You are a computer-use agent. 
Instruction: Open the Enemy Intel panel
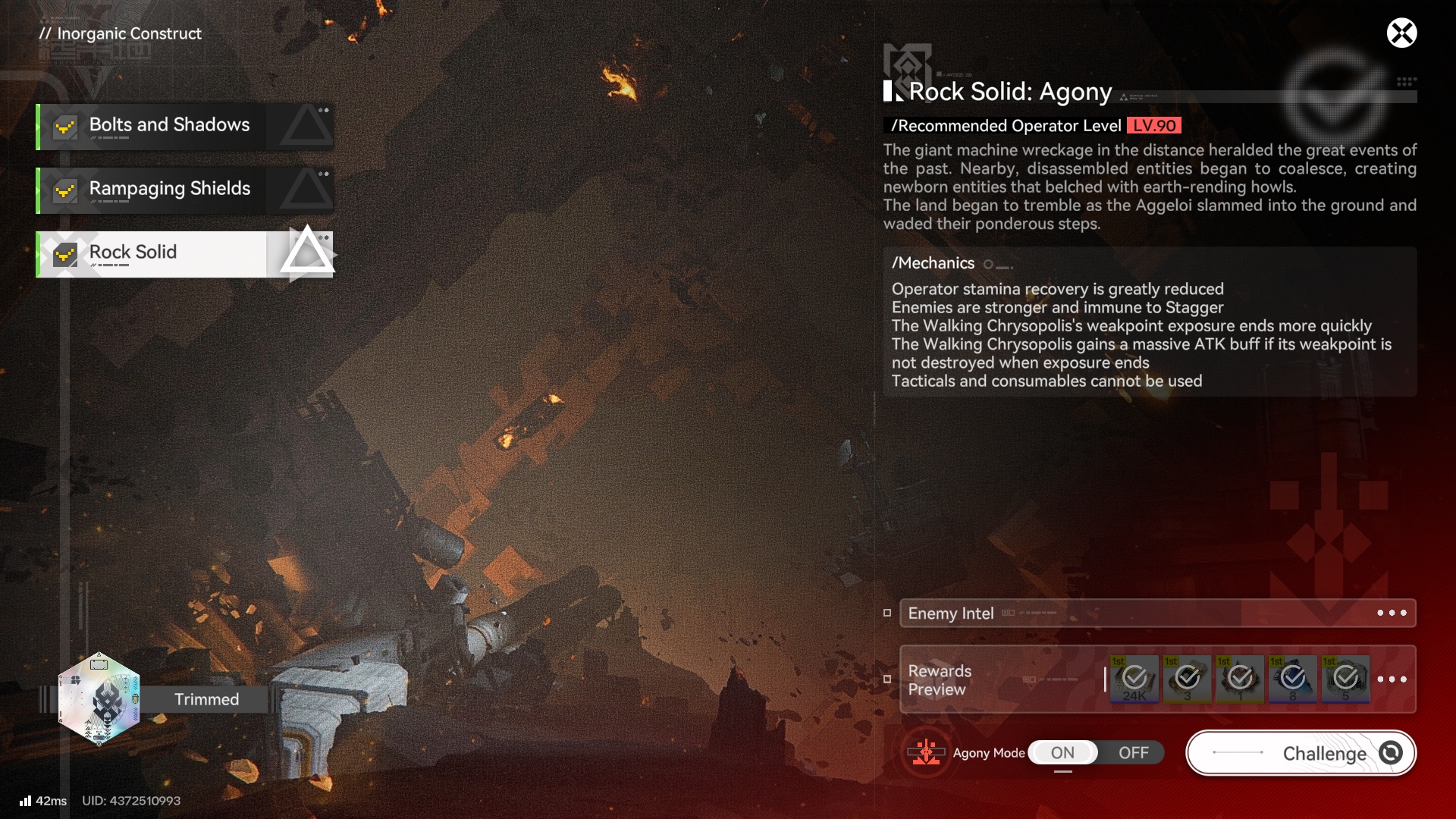1157,613
